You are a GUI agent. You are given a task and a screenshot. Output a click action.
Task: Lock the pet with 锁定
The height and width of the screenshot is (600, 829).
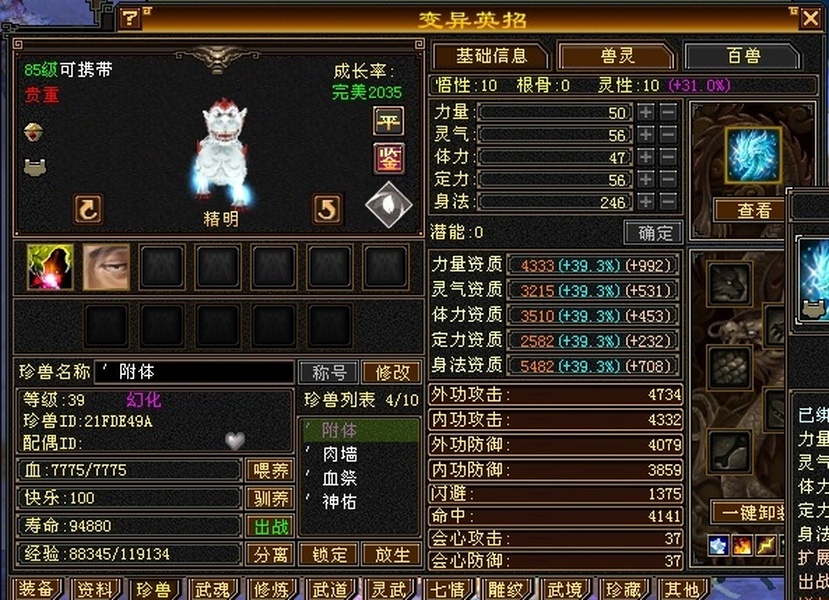click(329, 554)
